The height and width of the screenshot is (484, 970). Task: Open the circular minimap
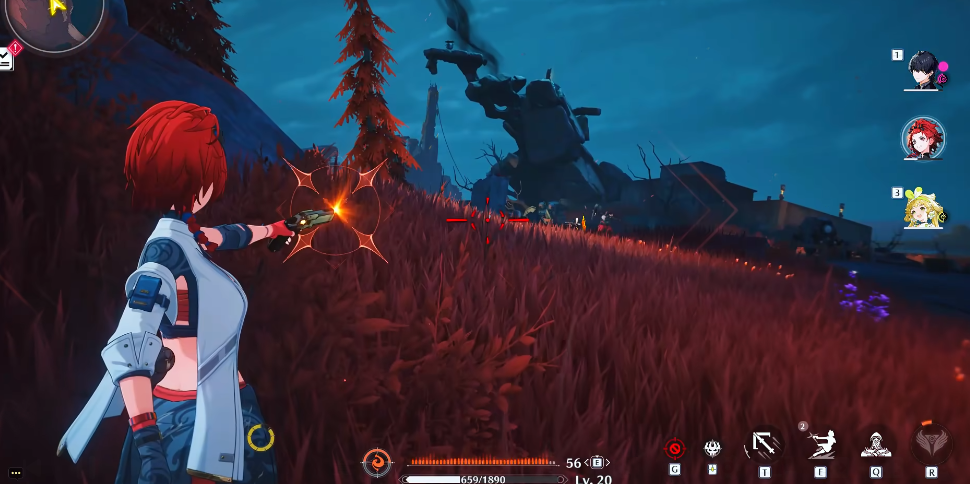pos(62,20)
